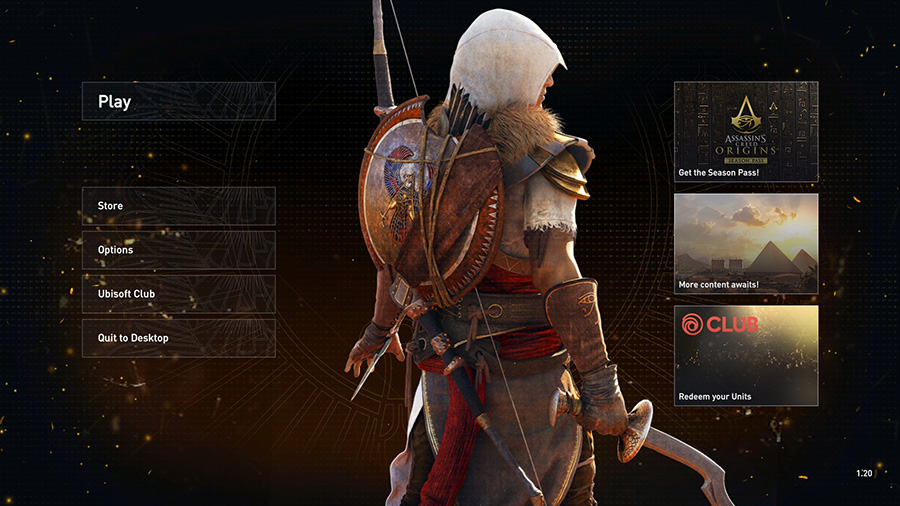900x506 pixels.
Task: Go to the Options menu
Action: tap(178, 250)
